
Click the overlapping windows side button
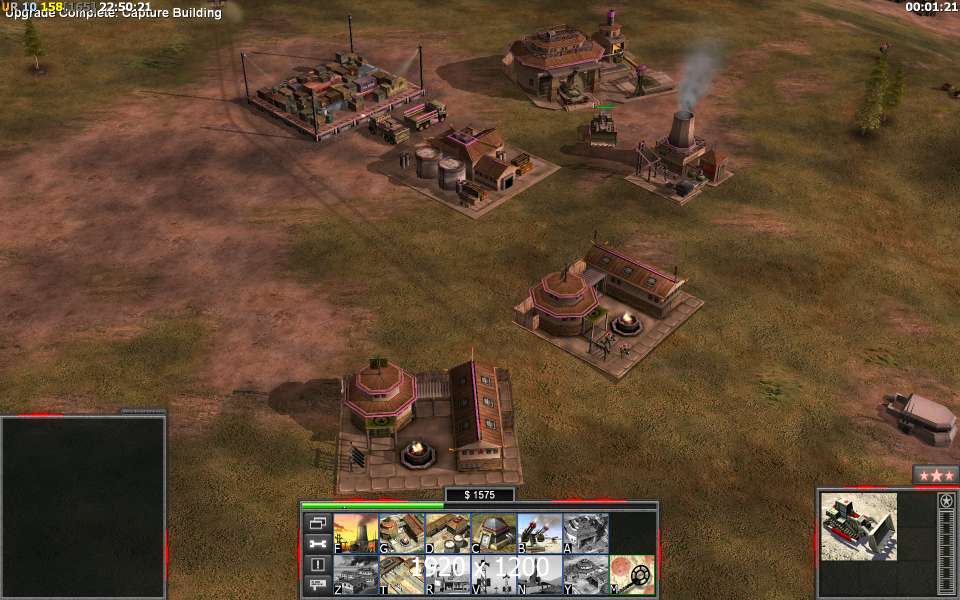click(x=318, y=523)
